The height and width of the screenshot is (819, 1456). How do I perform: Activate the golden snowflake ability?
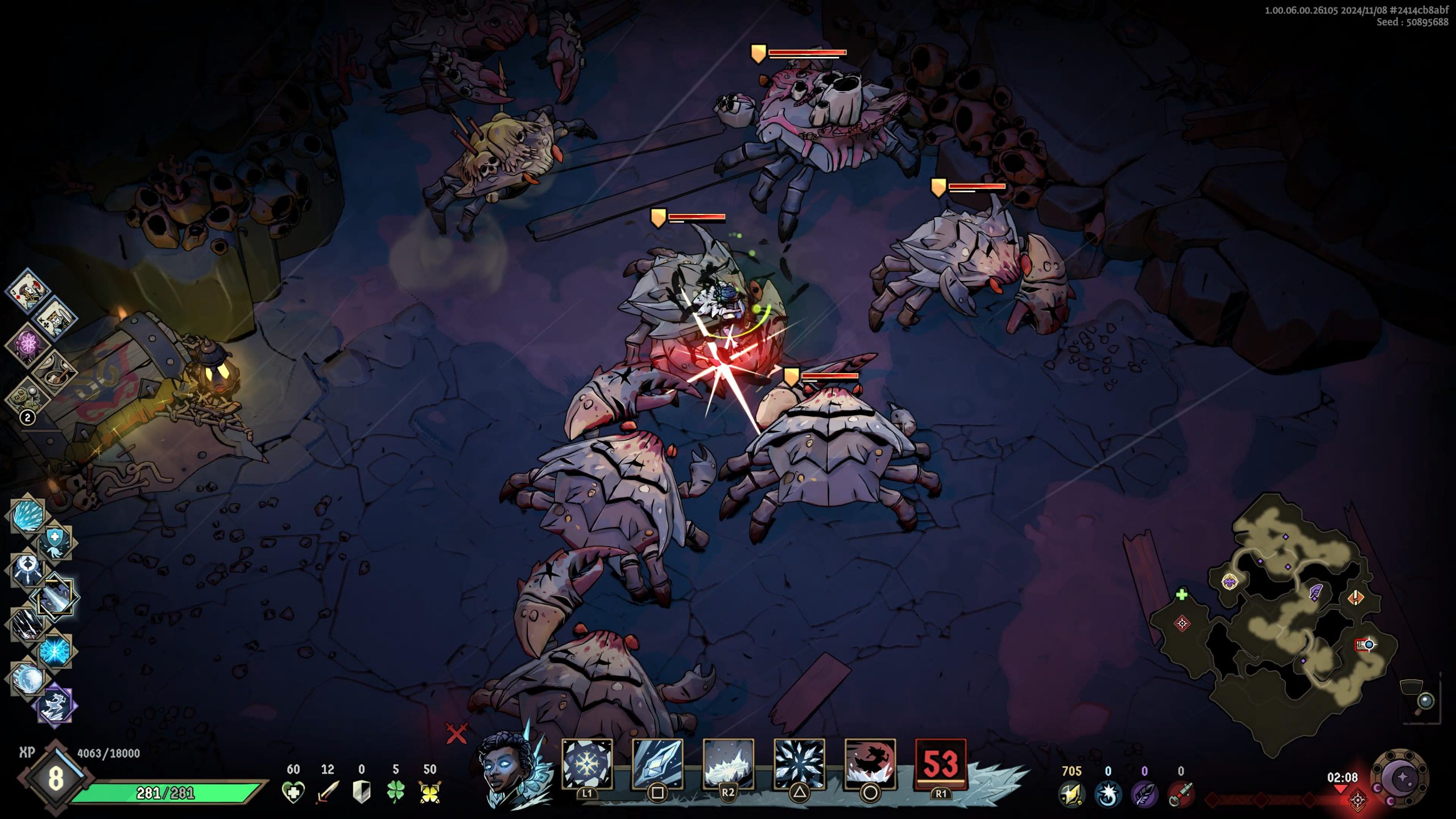(587, 763)
